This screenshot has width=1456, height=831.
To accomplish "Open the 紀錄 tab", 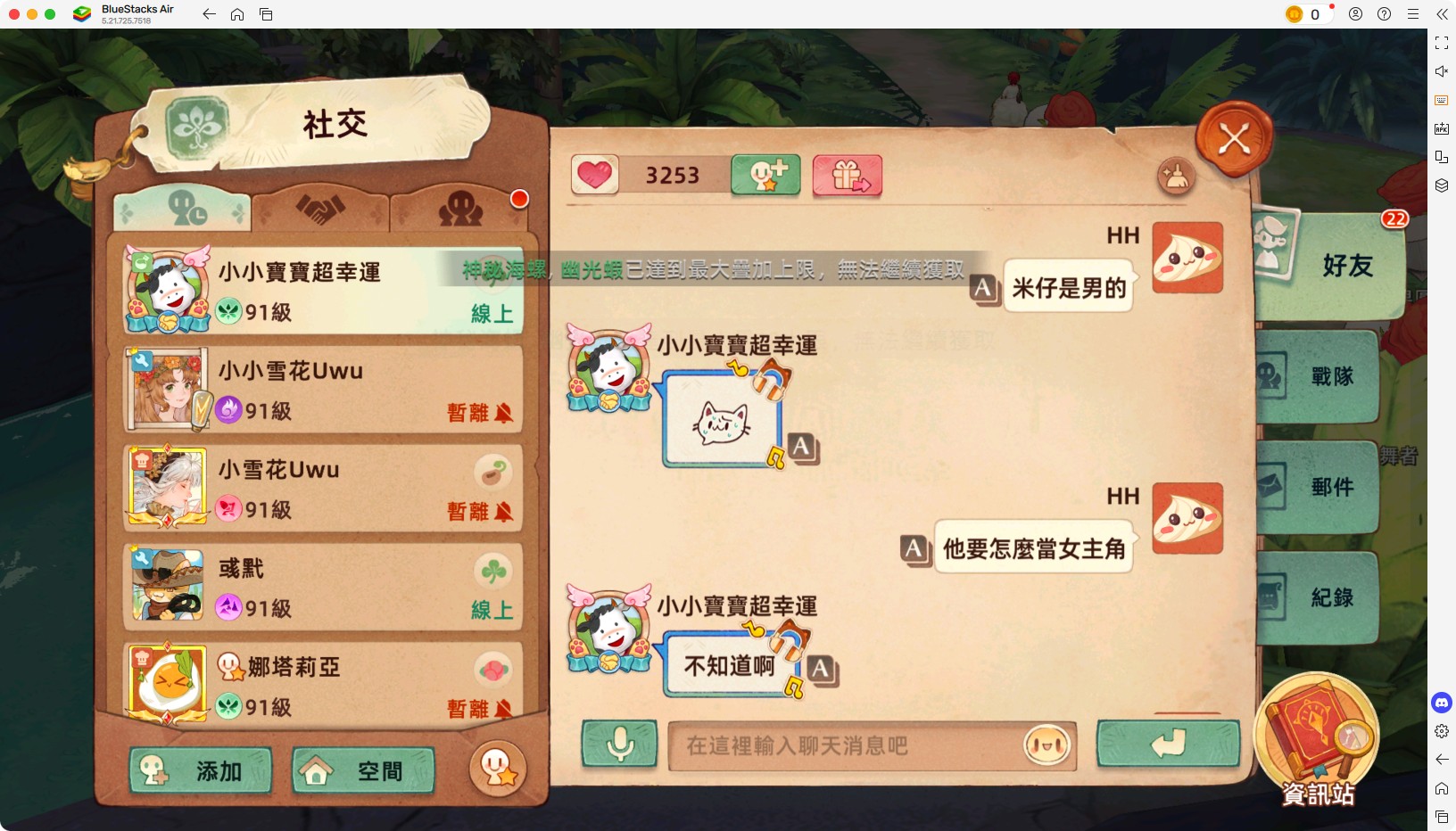I will (x=1329, y=597).
